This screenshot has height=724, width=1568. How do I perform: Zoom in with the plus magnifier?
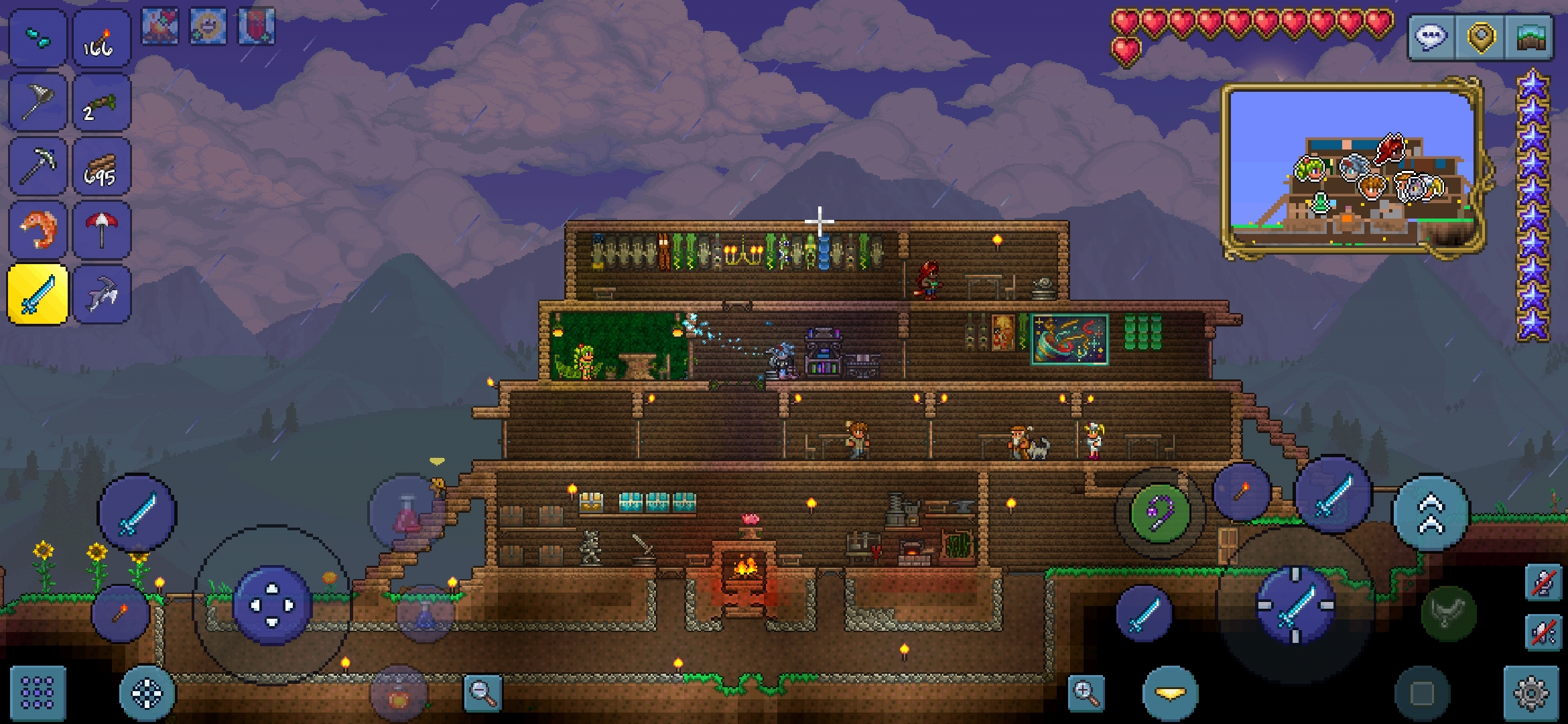tap(1086, 693)
